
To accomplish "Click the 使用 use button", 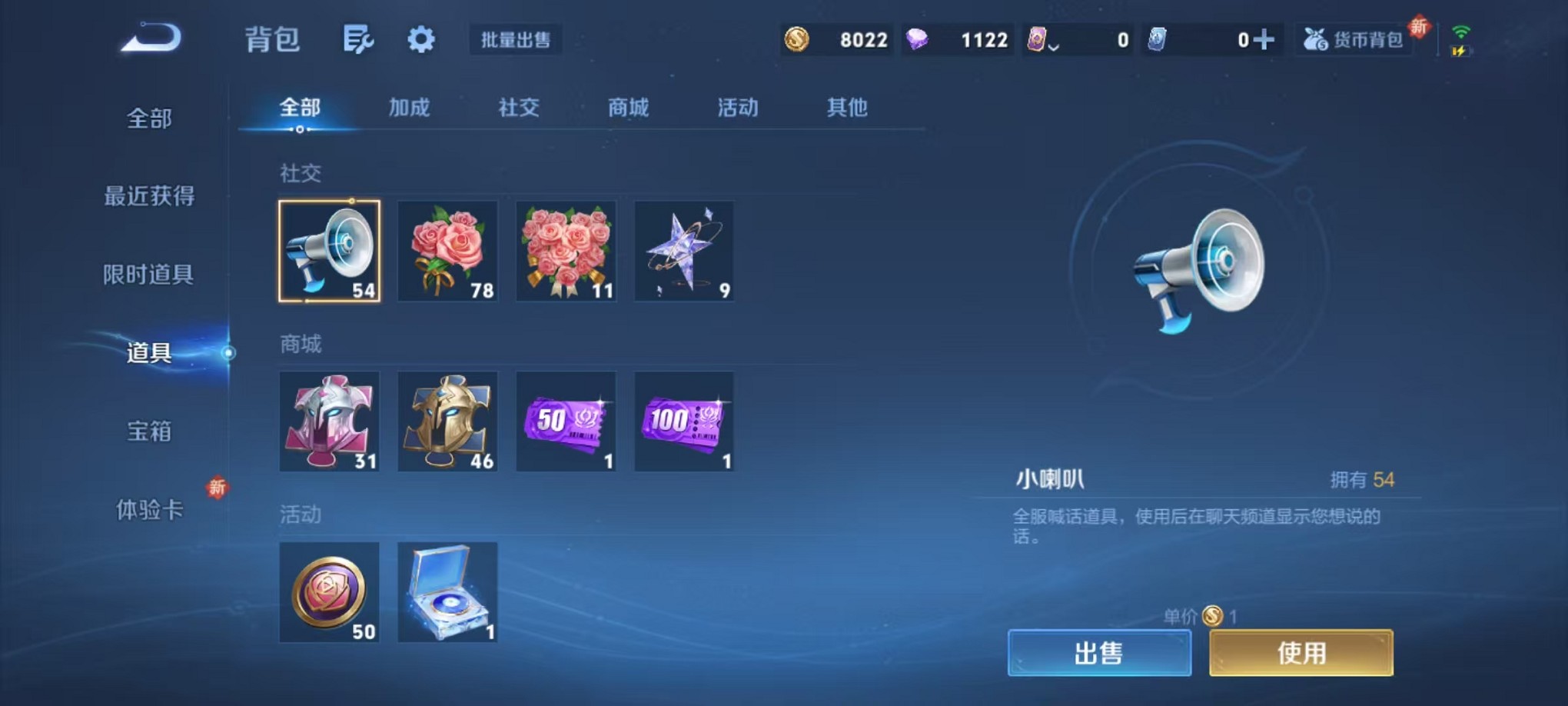I will (1301, 652).
